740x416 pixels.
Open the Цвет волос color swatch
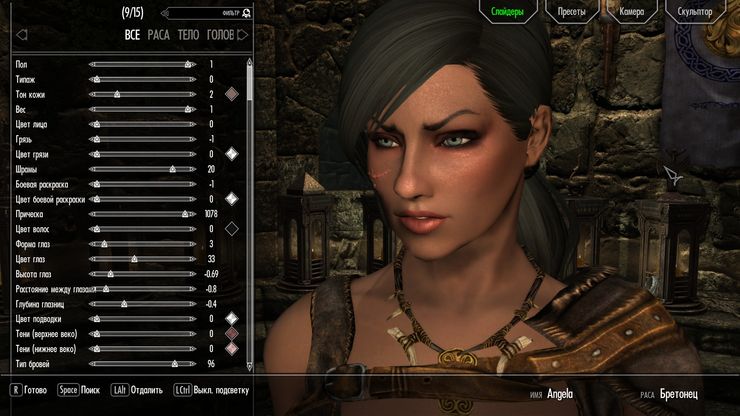tap(231, 229)
